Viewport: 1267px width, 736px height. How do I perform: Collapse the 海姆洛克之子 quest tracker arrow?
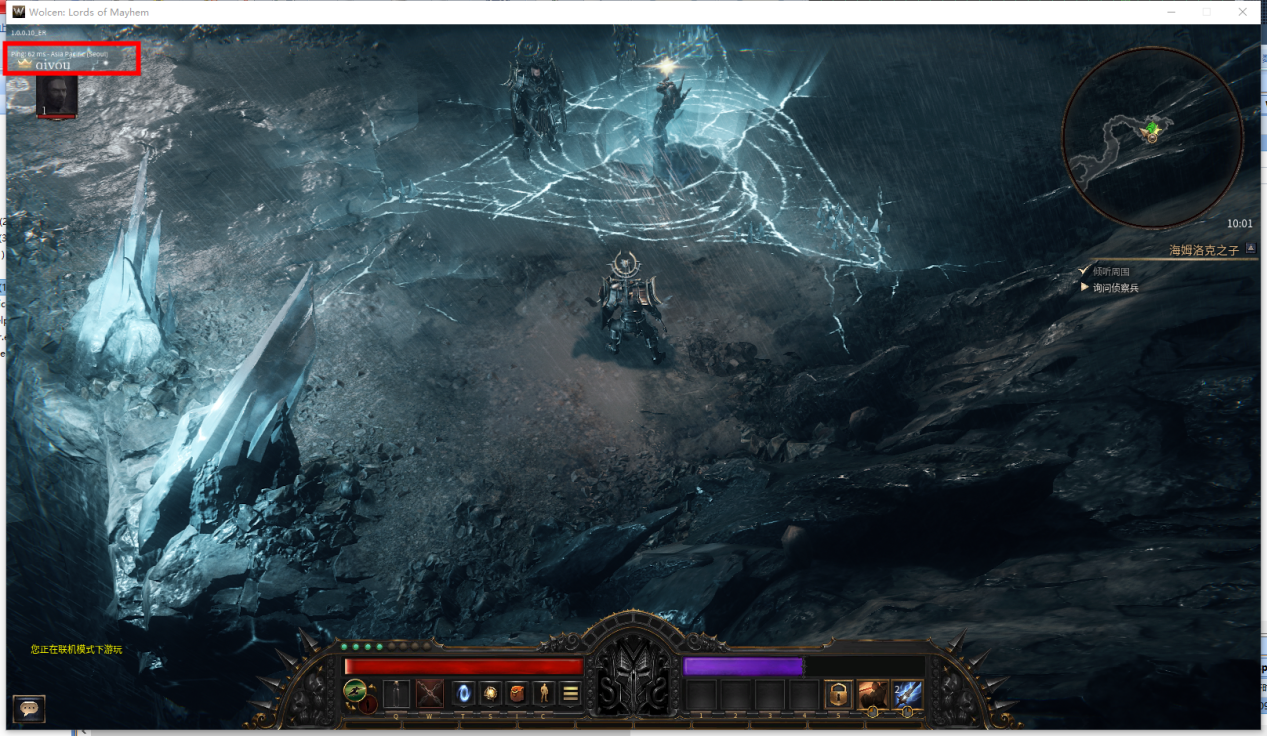point(1250,250)
